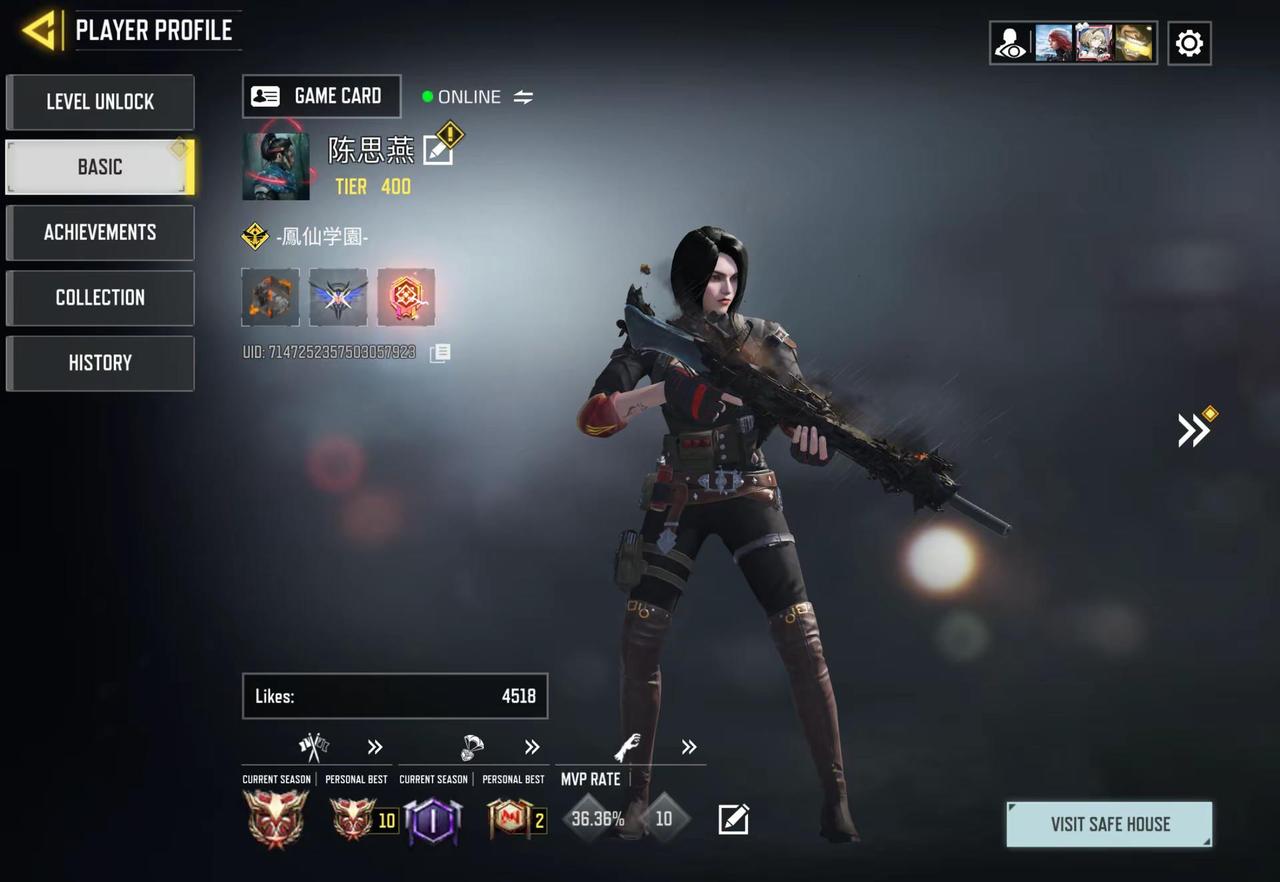
Task: Click the Likes counter box
Action: (x=395, y=696)
